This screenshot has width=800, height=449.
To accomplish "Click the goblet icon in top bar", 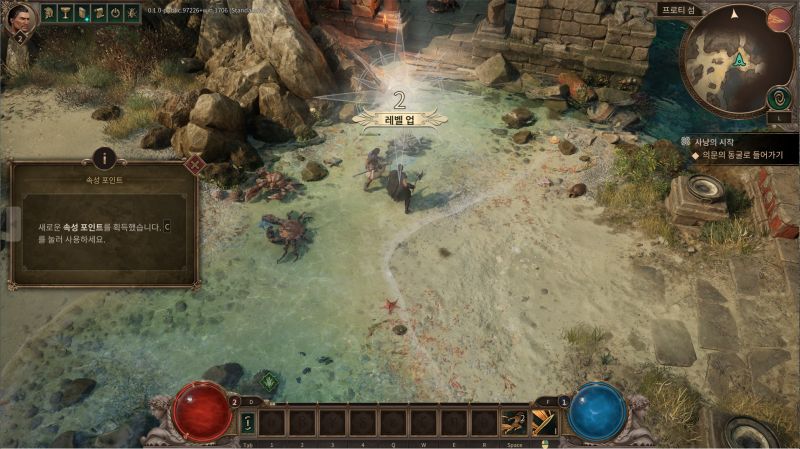I will [66, 13].
